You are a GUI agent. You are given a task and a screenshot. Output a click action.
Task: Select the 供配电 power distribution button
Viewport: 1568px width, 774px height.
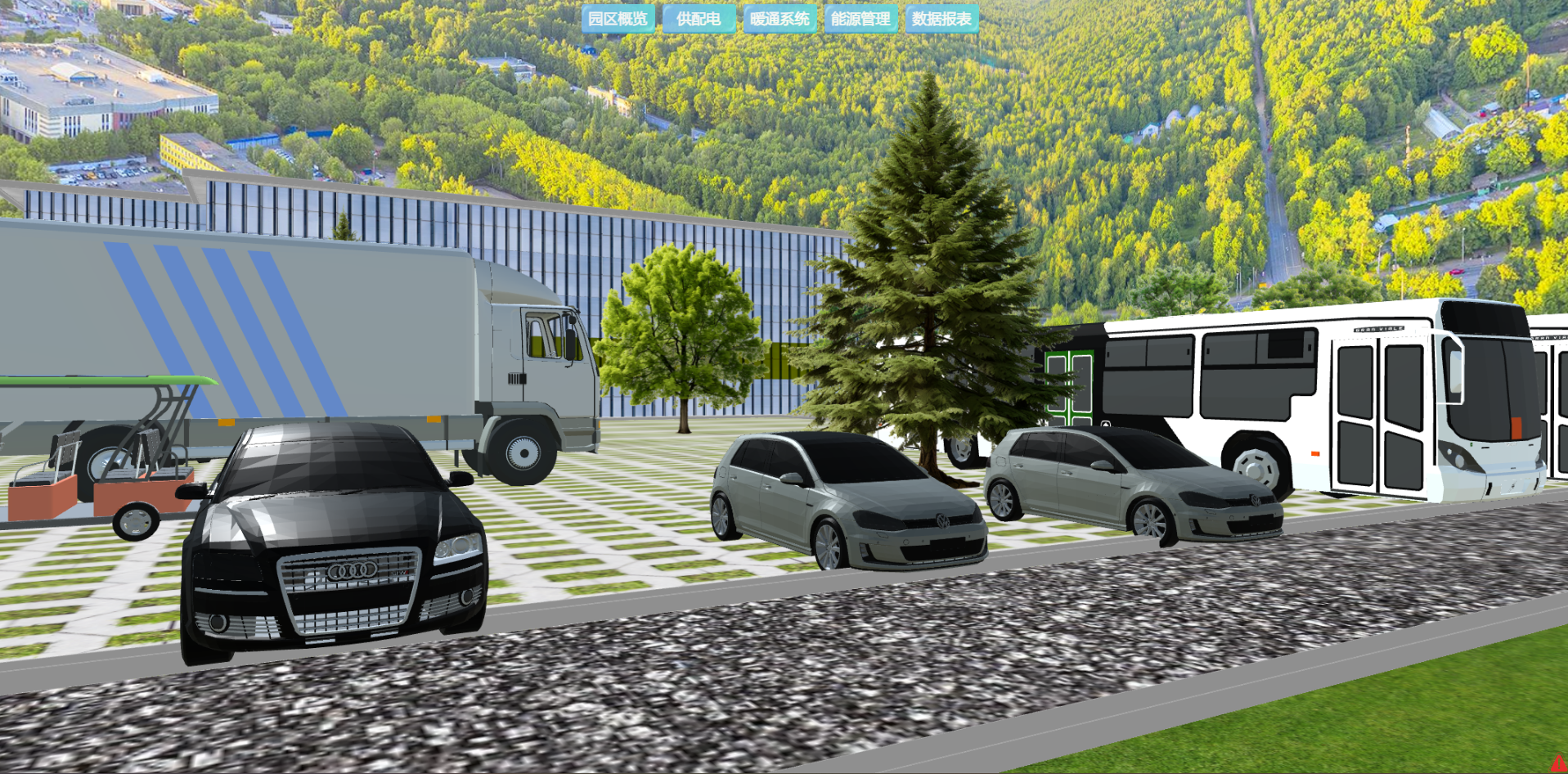(x=699, y=19)
